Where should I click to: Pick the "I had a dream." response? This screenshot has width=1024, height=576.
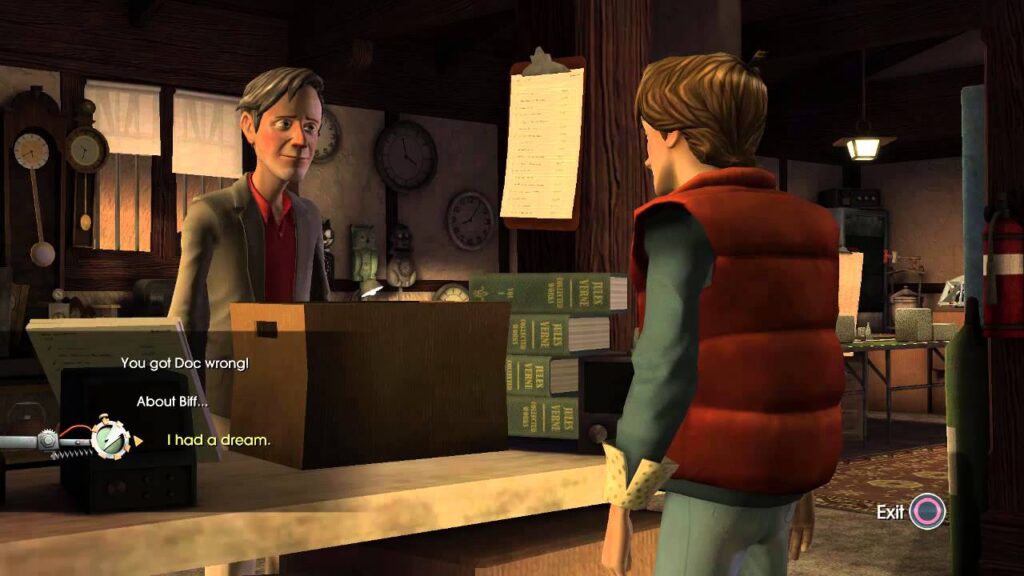click(x=218, y=439)
